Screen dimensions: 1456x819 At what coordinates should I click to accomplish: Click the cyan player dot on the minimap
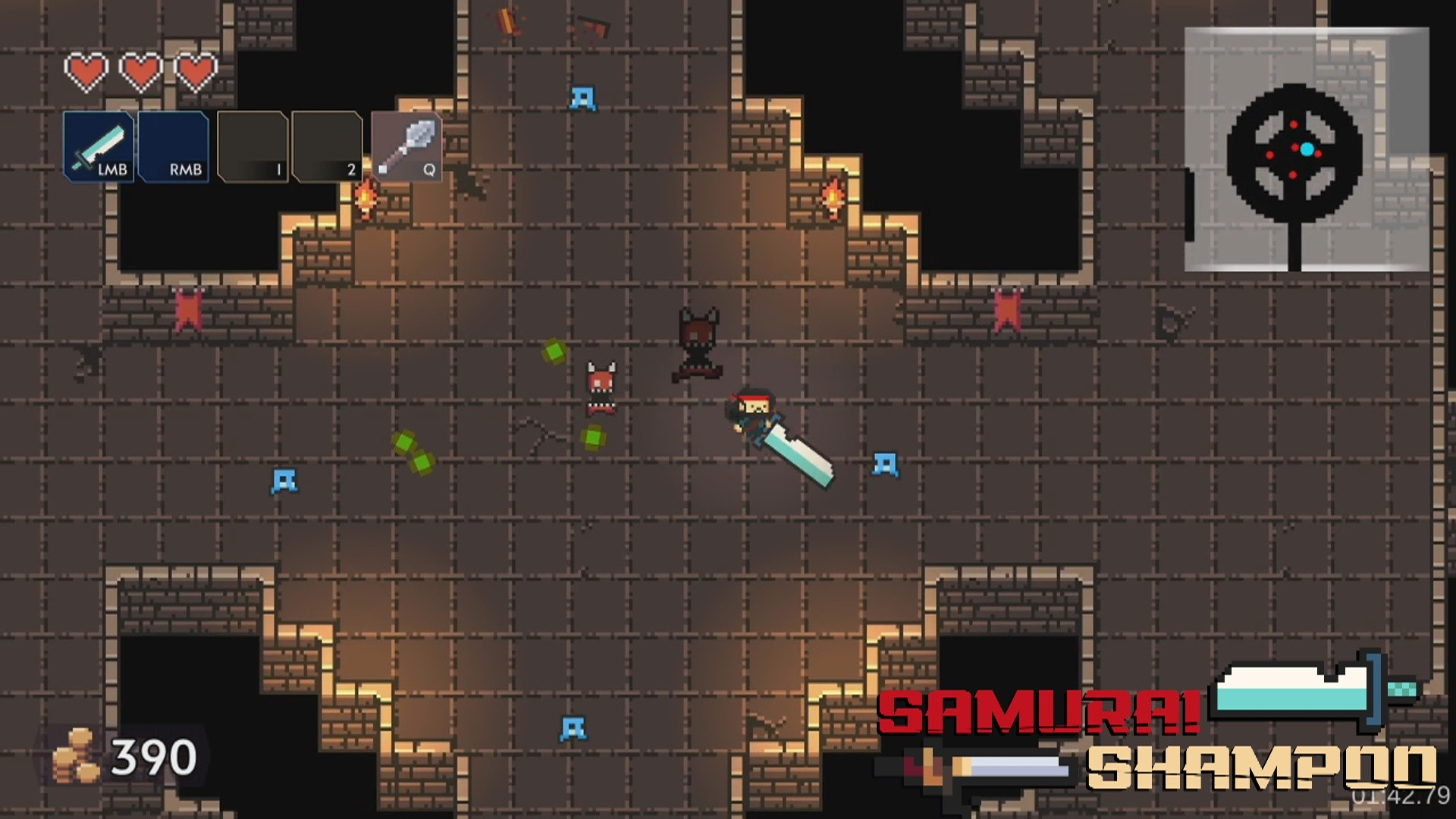pyautogui.click(x=1307, y=151)
